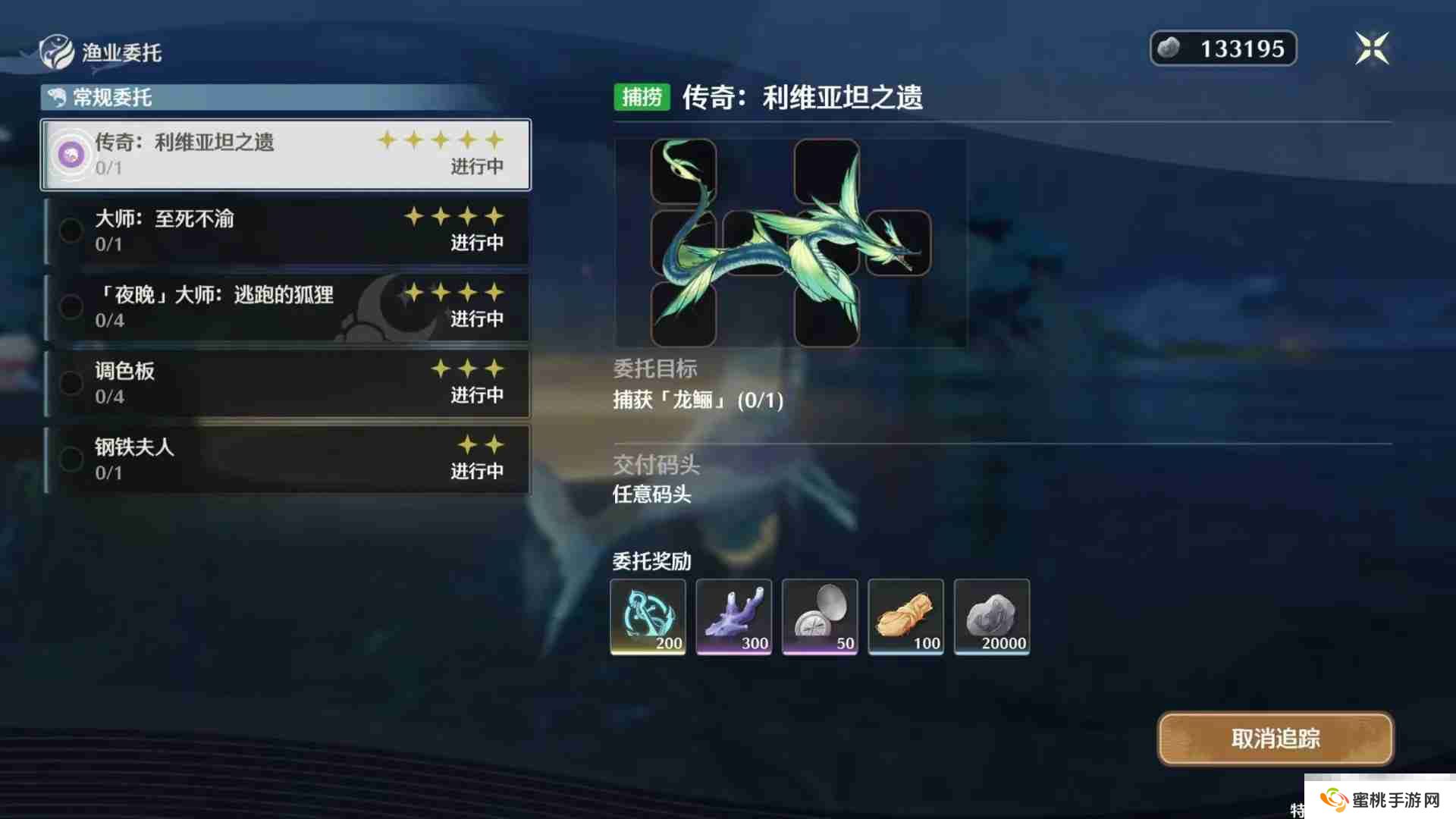
Task: Click the currency stone icon showing 133195
Action: [1169, 48]
